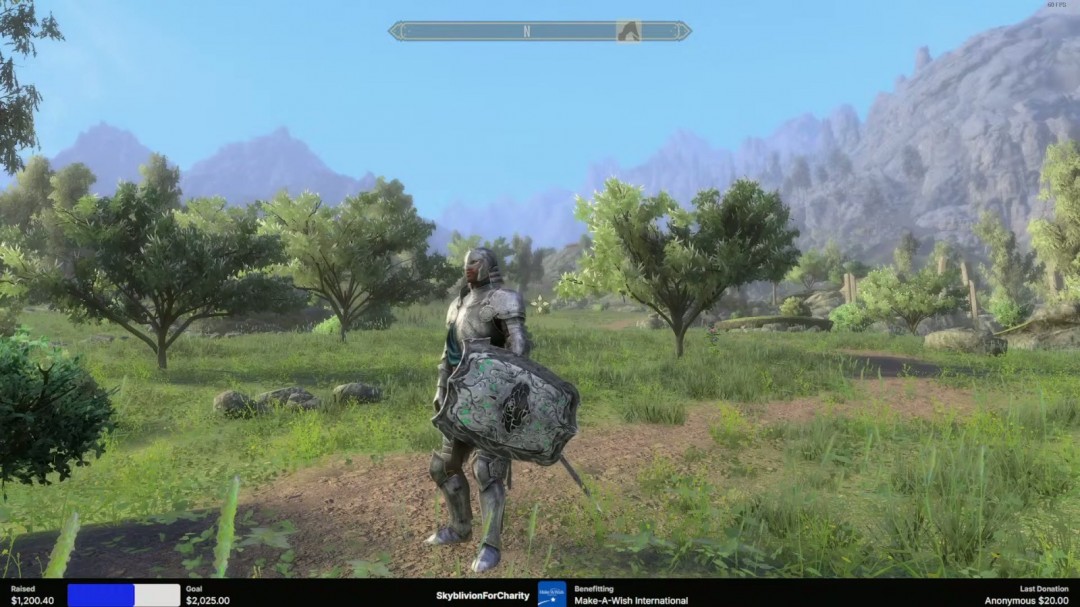Click the compass bar's north indicator
This screenshot has height=607, width=1080.
pyautogui.click(x=527, y=31)
